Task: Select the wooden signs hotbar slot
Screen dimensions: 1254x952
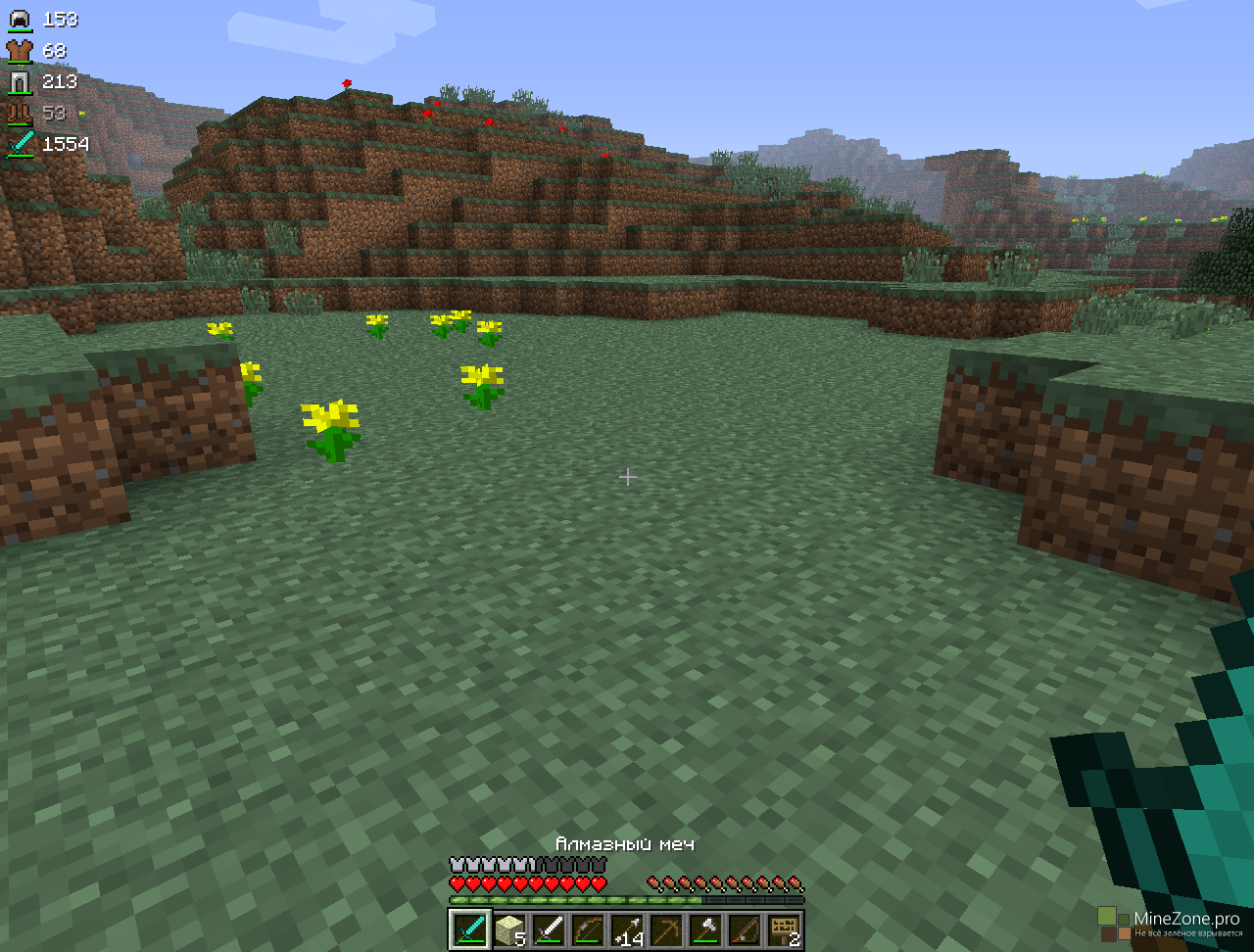Action: pyautogui.click(x=783, y=929)
